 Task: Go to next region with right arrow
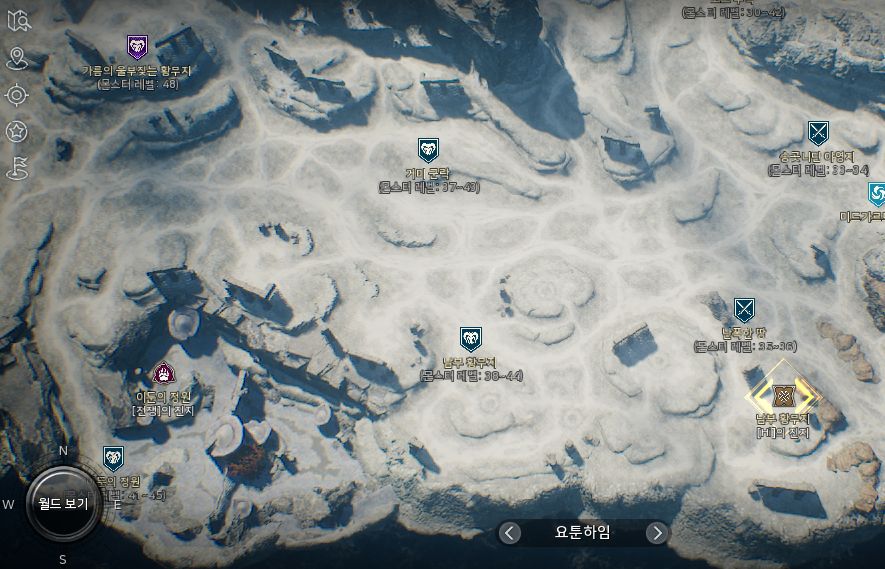click(656, 533)
